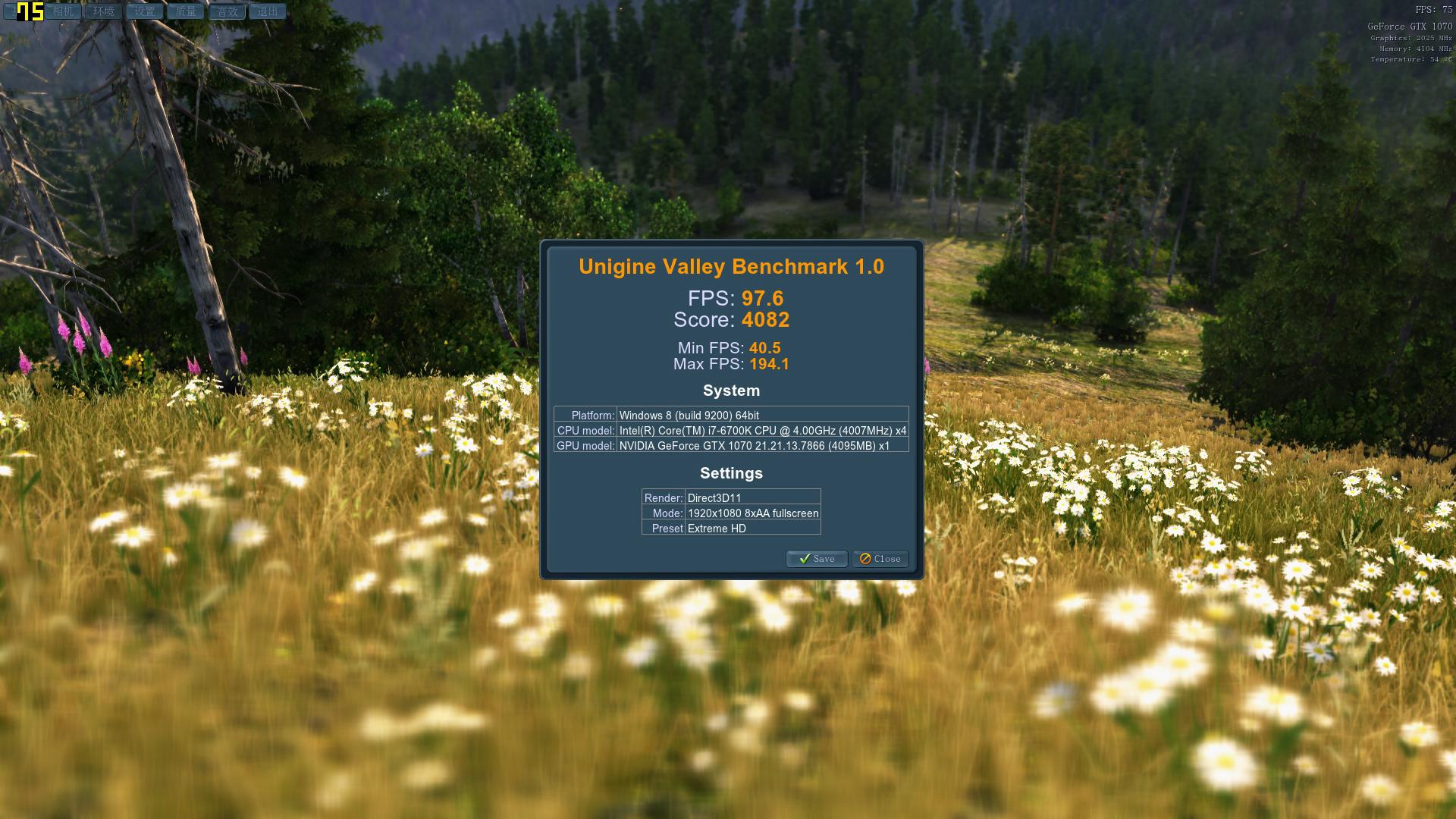1456x819 pixels.
Task: Close the benchmark results dialog
Action: (x=880, y=559)
